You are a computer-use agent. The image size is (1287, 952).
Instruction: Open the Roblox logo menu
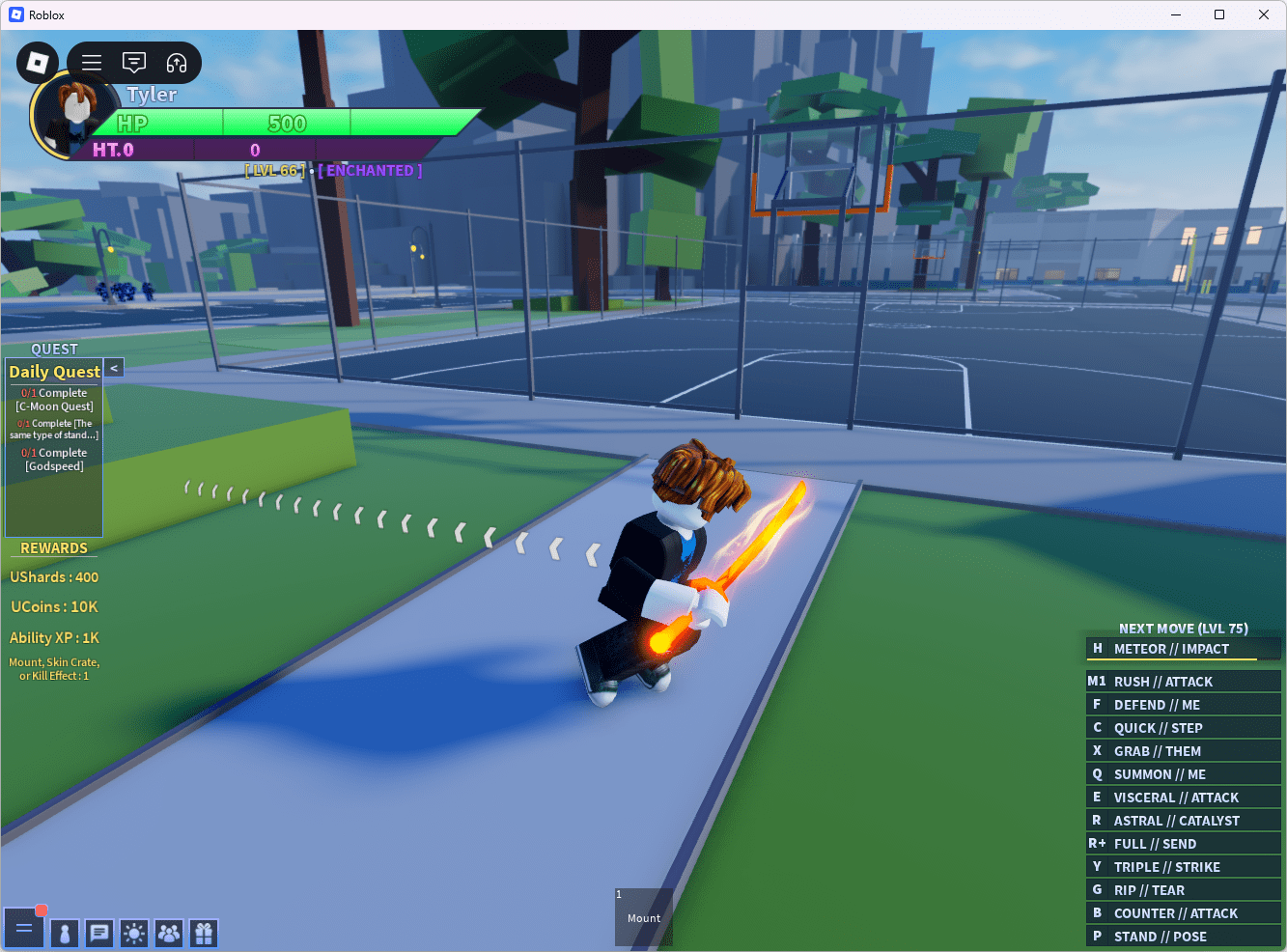(37, 62)
